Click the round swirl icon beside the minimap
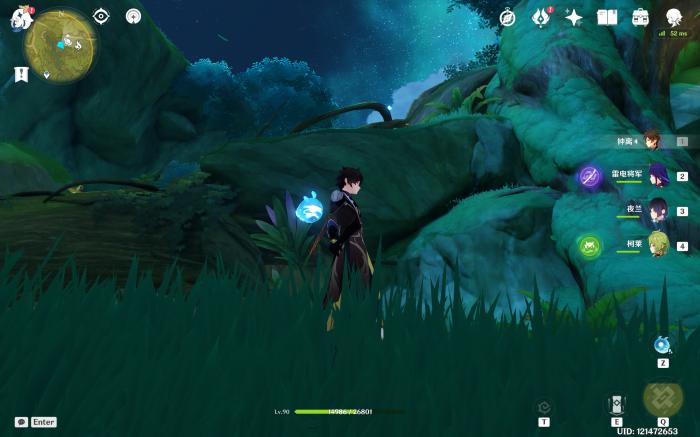The width and height of the screenshot is (700, 437). (134, 16)
